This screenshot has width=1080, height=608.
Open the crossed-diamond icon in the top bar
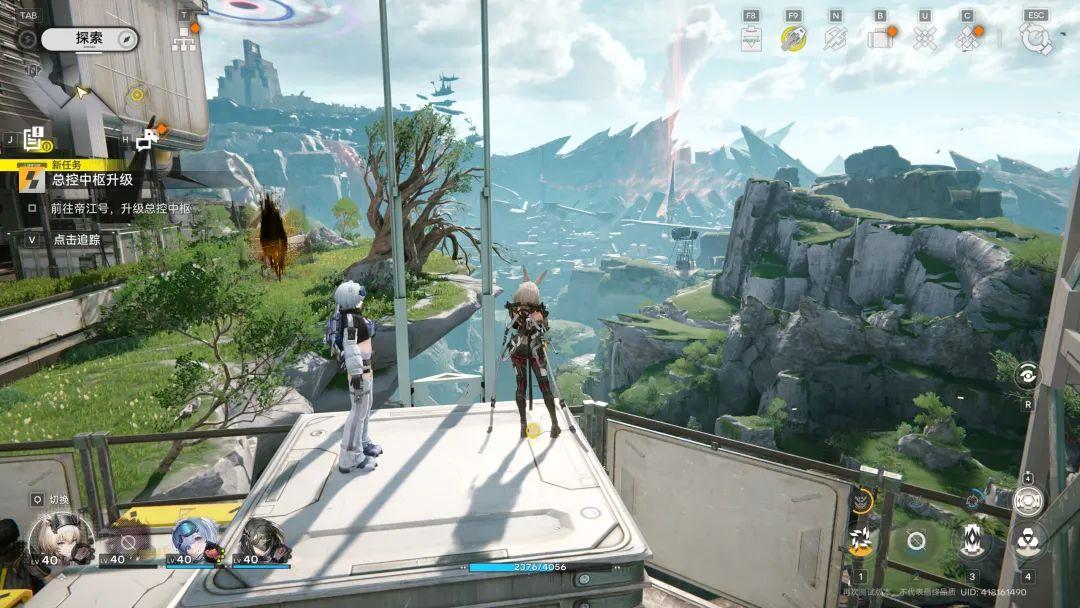coord(925,38)
